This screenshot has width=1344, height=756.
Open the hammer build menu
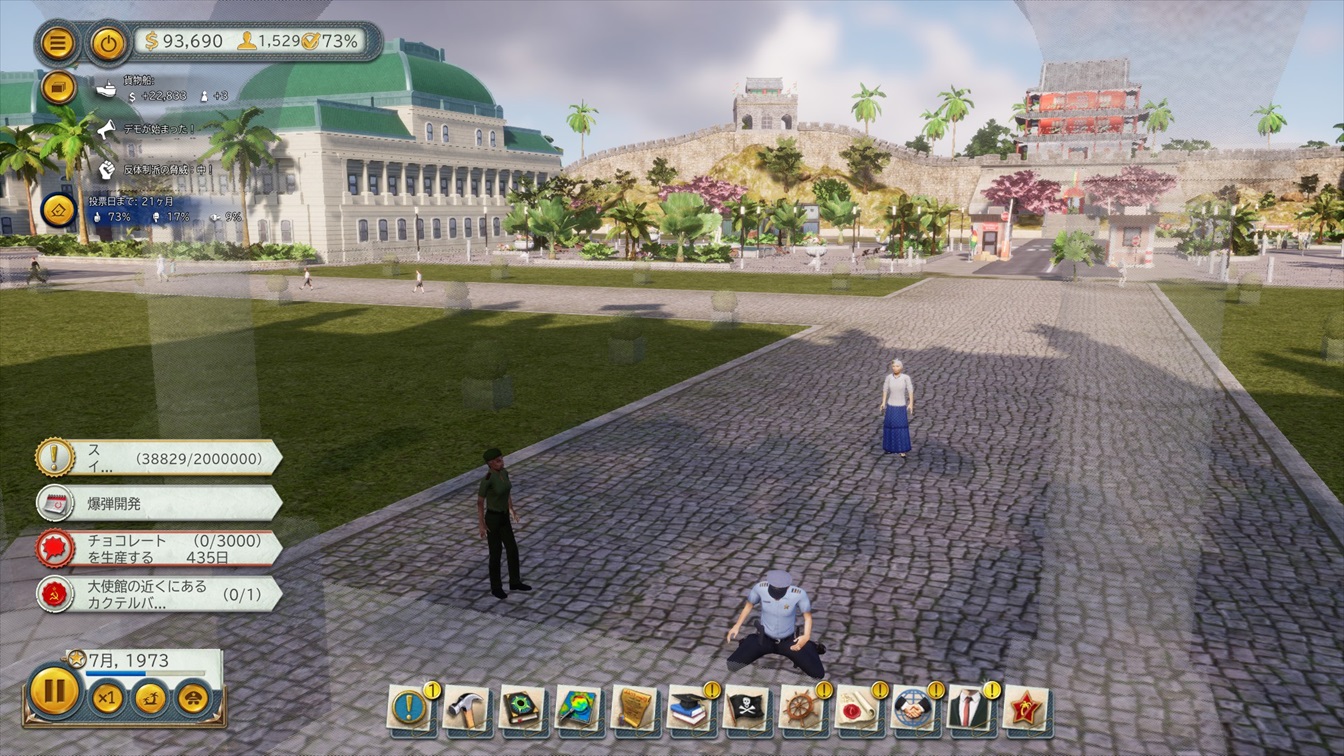pos(465,708)
